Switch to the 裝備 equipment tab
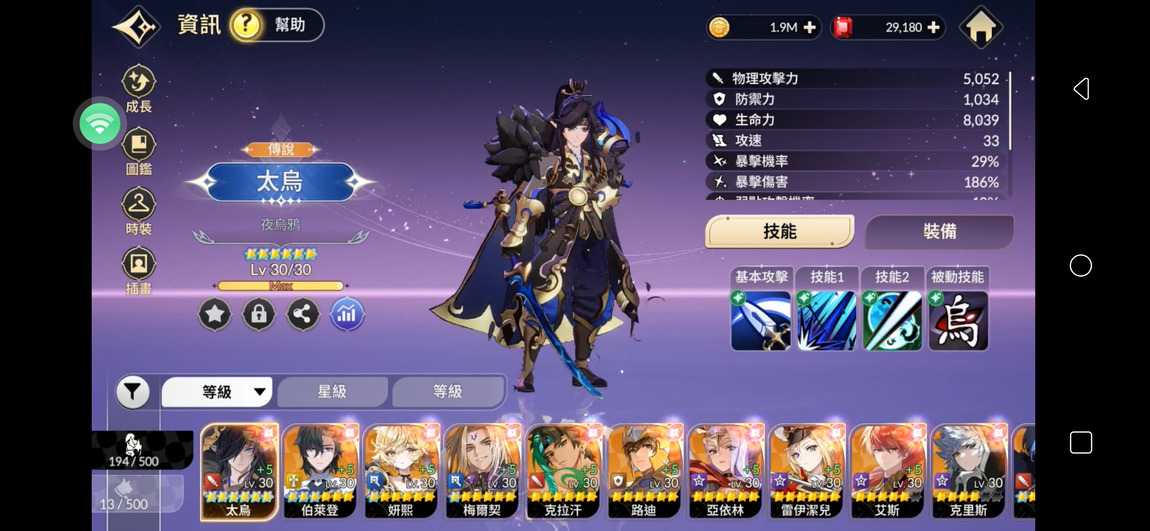The width and height of the screenshot is (1150, 531). coord(939,232)
